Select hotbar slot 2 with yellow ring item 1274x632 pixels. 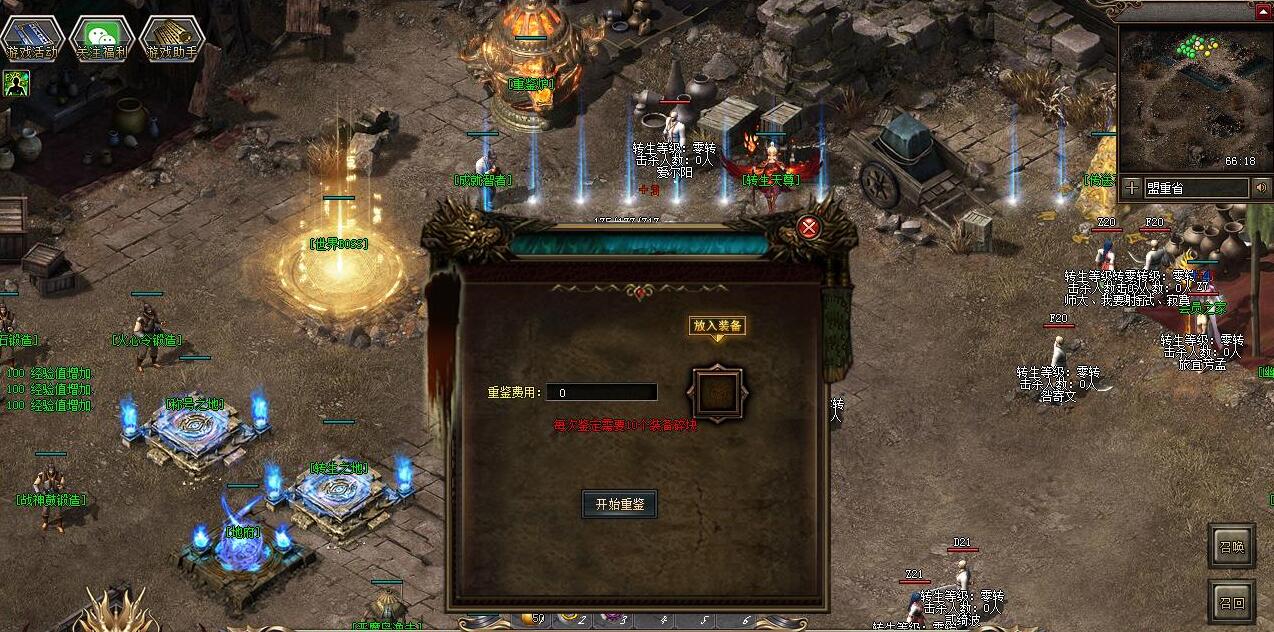tap(572, 621)
